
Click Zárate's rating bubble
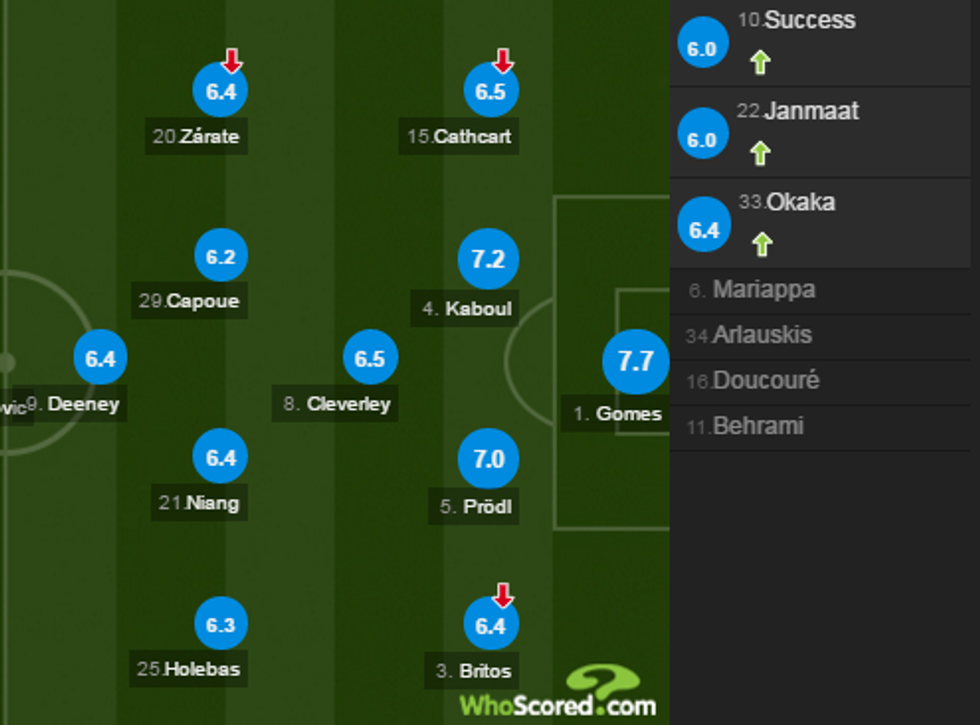[220, 92]
